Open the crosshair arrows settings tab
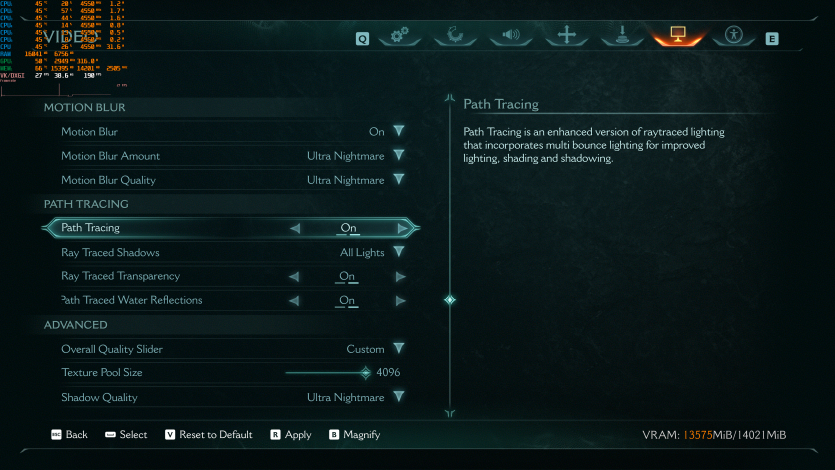Screen dimensions: 835x470 coord(567,36)
